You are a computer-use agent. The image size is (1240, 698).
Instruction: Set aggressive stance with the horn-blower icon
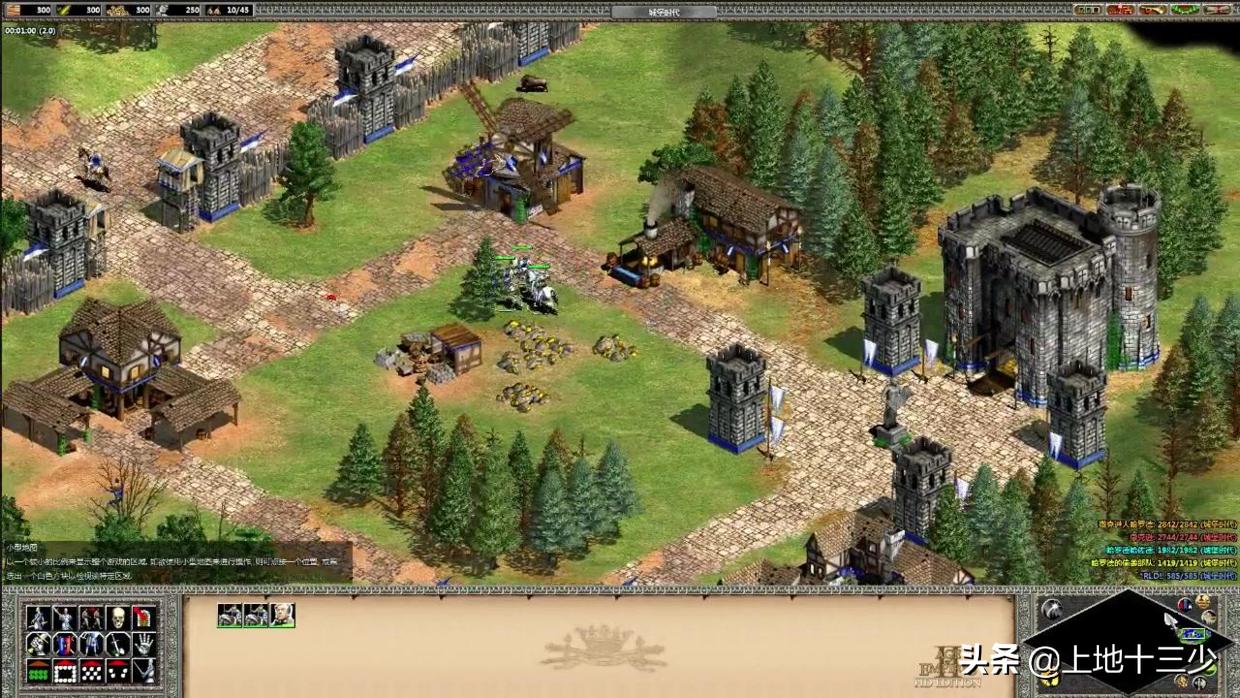(38, 645)
